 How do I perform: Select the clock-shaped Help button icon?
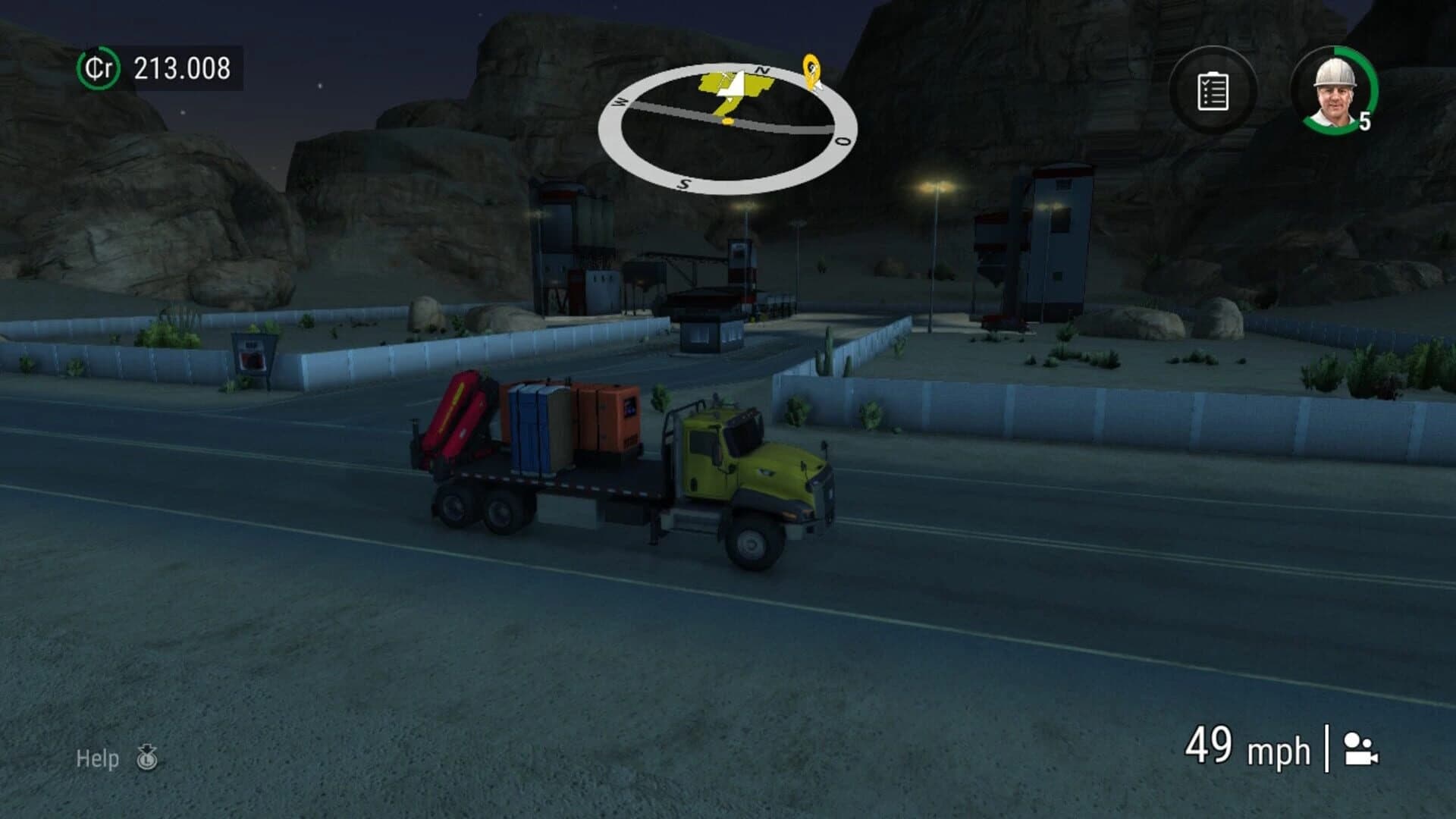[x=146, y=758]
